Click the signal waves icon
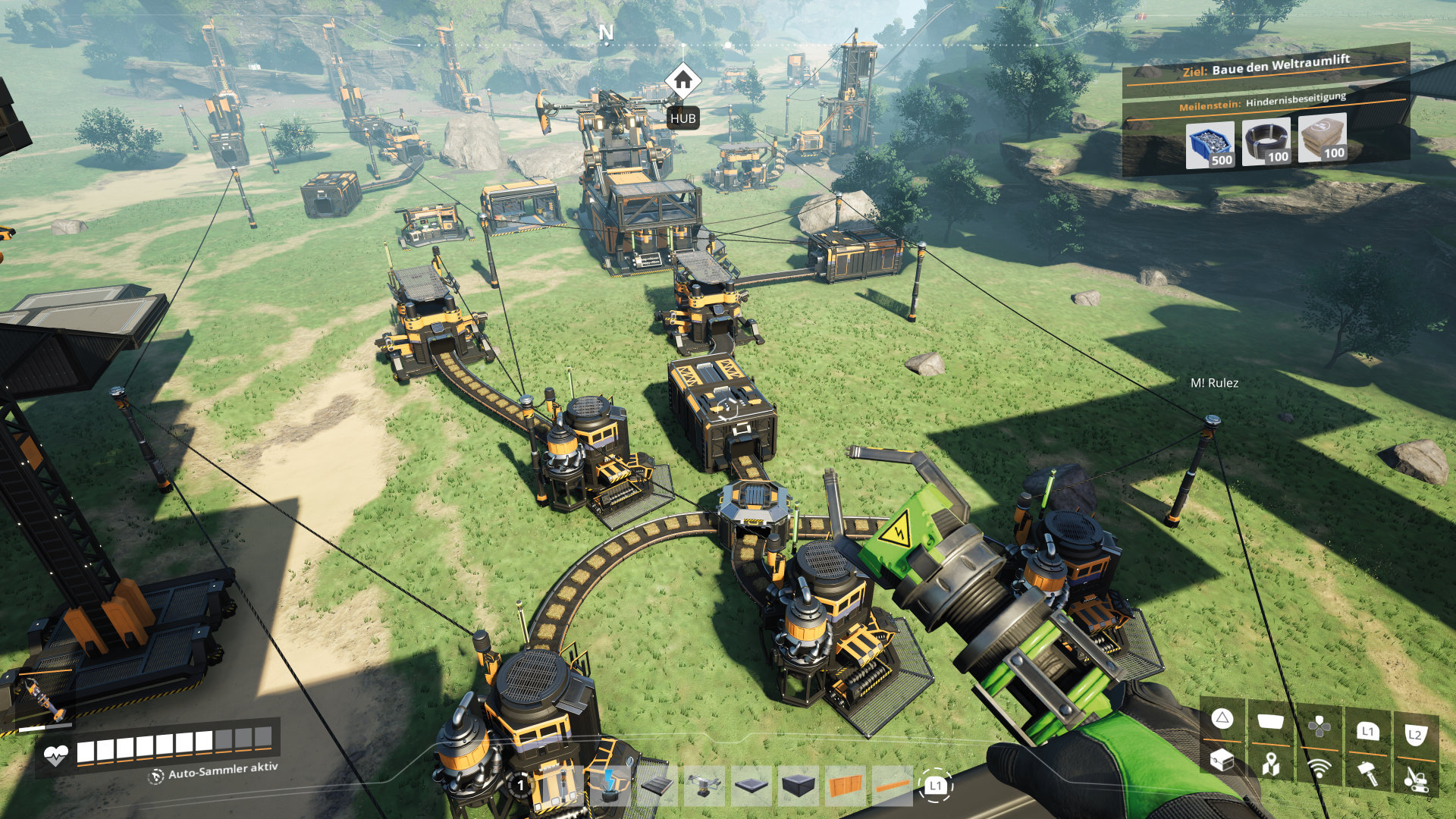 tap(1319, 767)
